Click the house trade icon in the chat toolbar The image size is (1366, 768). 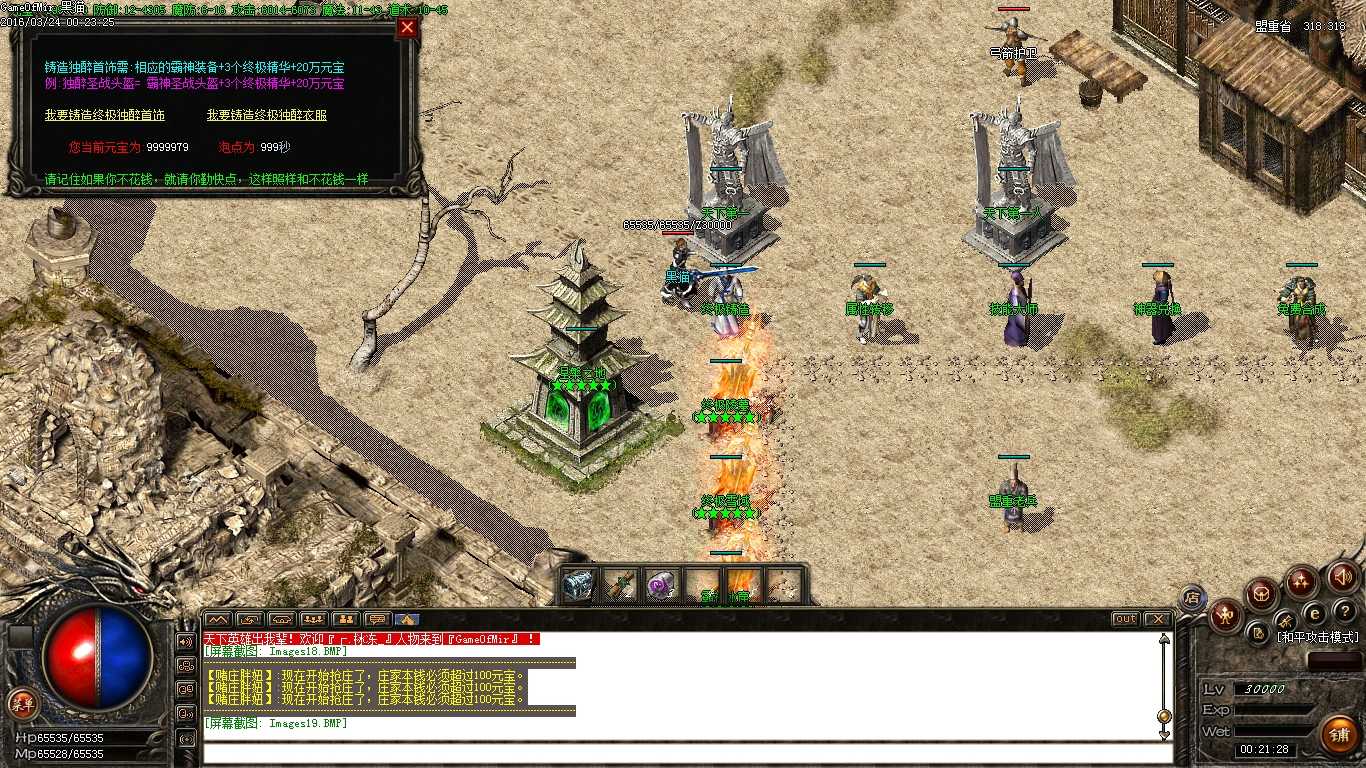pos(283,618)
